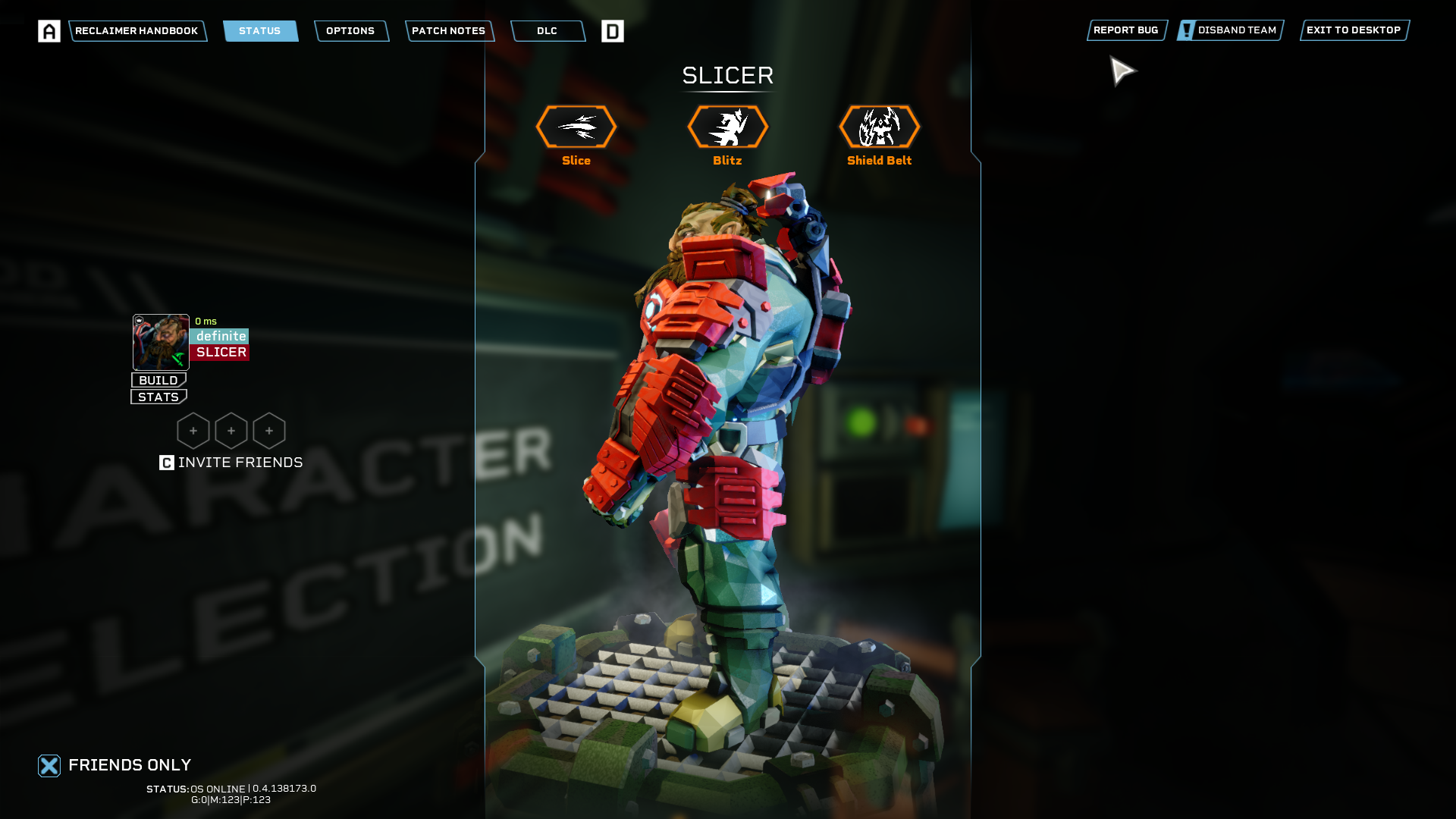Screen dimensions: 1456x819
Task: Click the Report Bug button
Action: [1126, 30]
